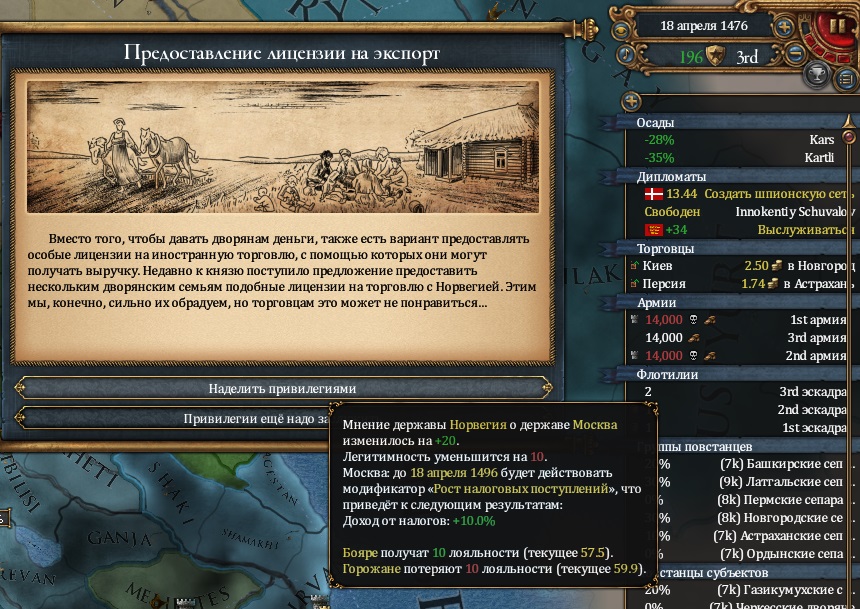Open the Персия merchant entry
Image resolution: width=860 pixels, height=609 pixels.
click(x=742, y=284)
